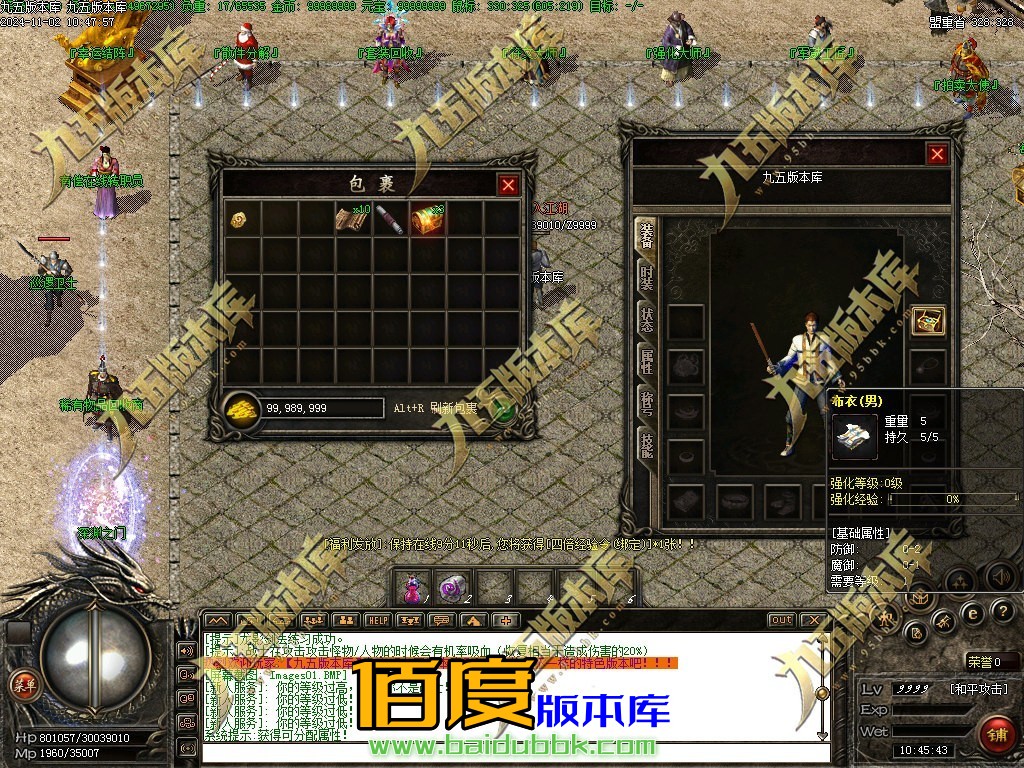Click the treasure box equipment slot
This screenshot has width=1024, height=768.
929,320
